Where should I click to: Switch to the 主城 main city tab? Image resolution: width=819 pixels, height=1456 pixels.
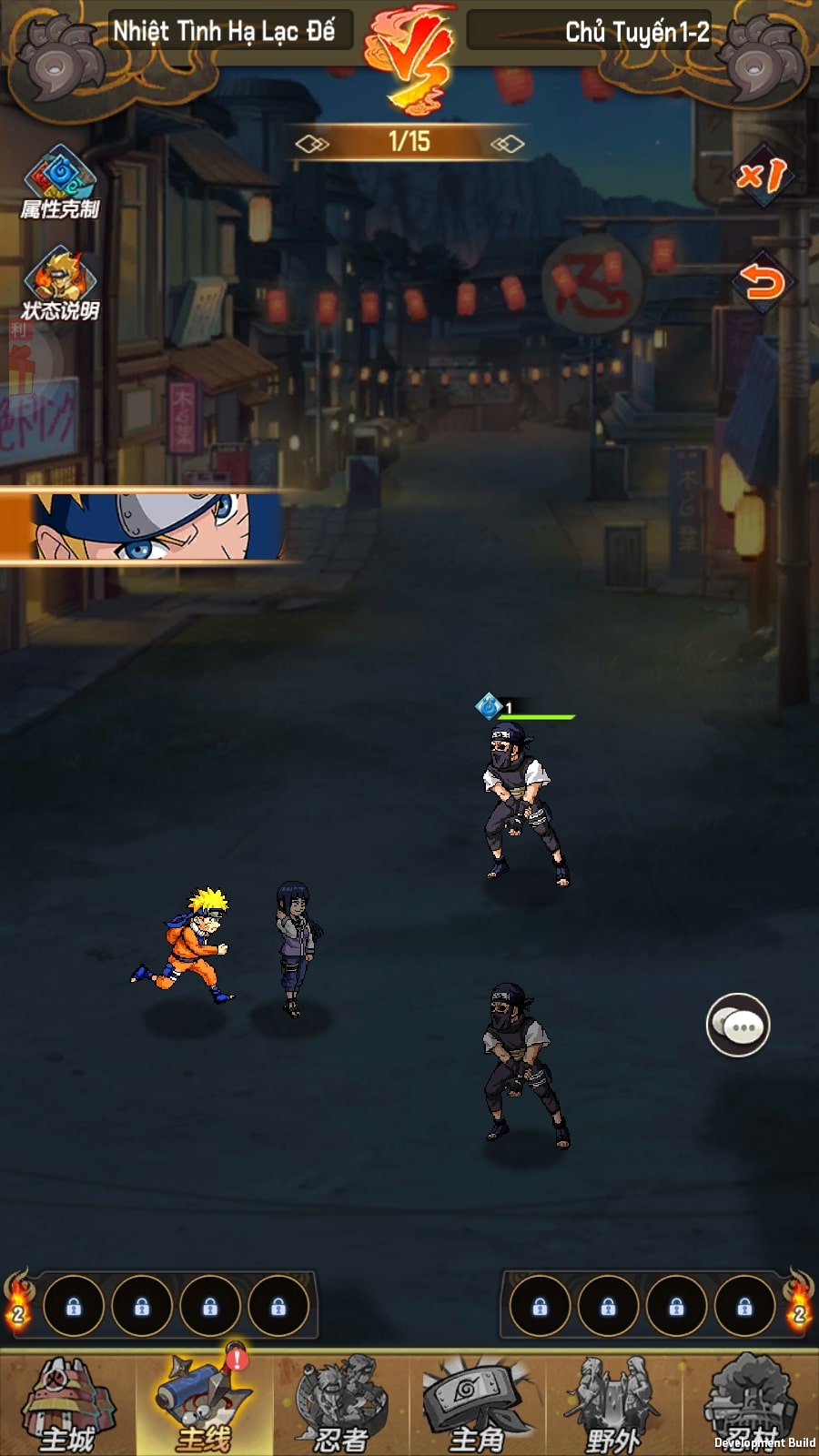[x=67, y=1404]
